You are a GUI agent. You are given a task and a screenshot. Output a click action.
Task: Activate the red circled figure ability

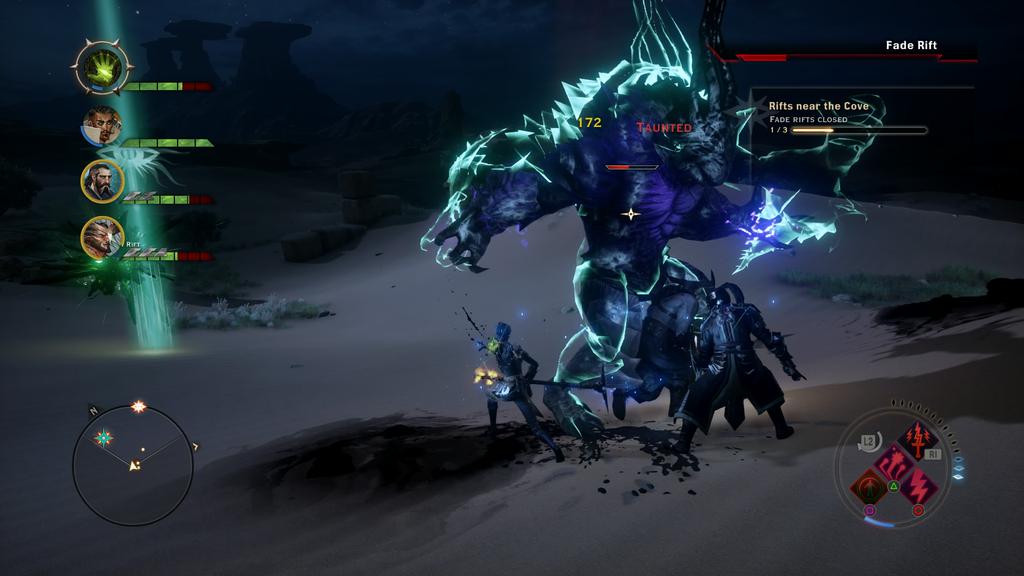pyautogui.click(x=868, y=489)
